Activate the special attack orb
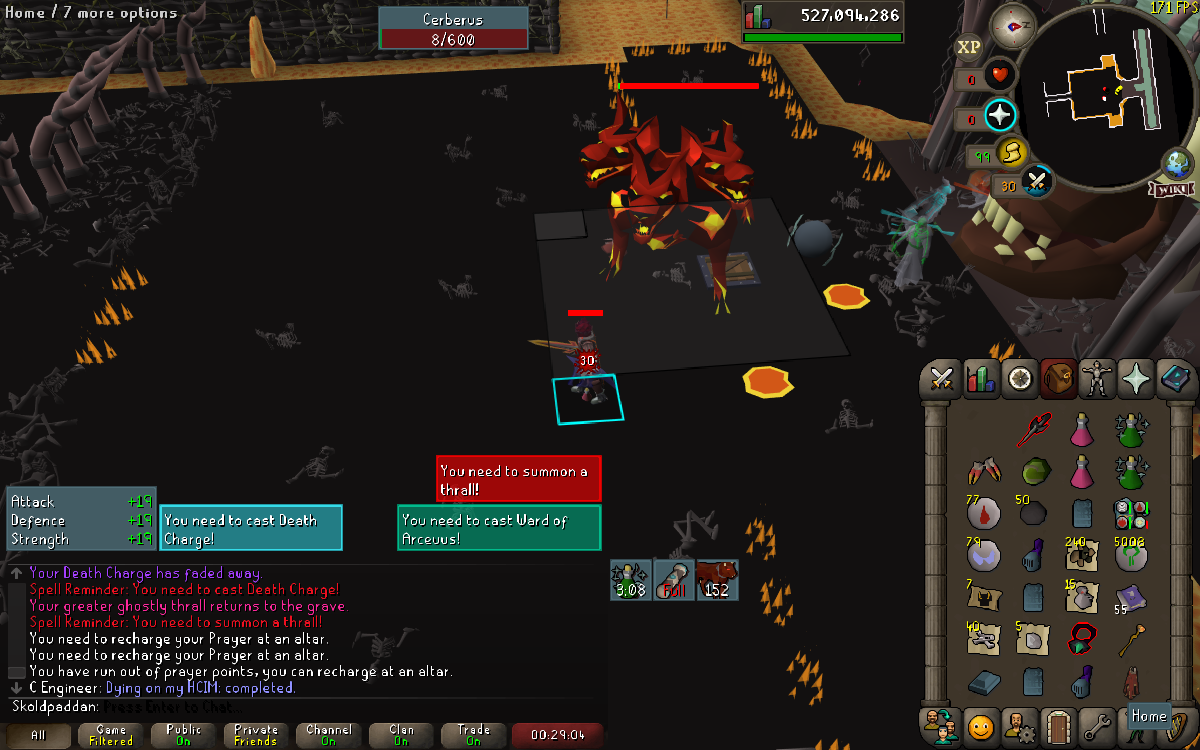Screen dimensions: 1200x750 1037,182
